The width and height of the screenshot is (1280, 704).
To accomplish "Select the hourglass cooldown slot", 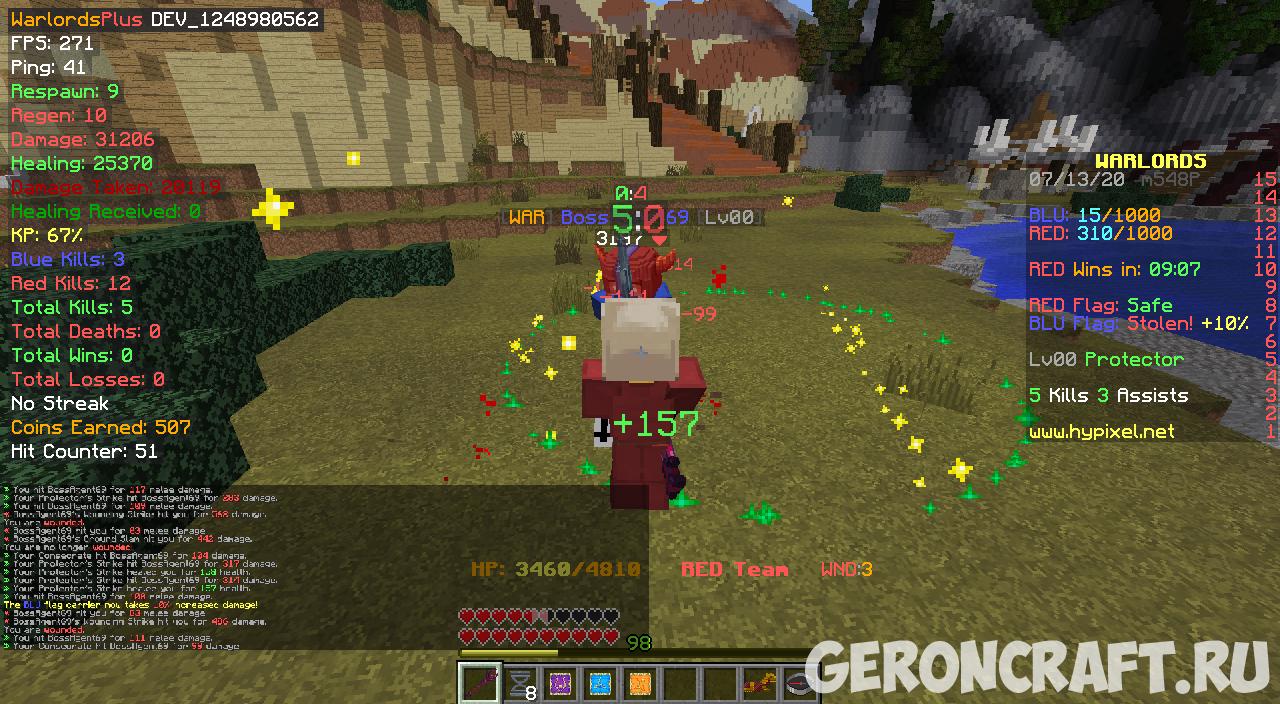I will 520,684.
